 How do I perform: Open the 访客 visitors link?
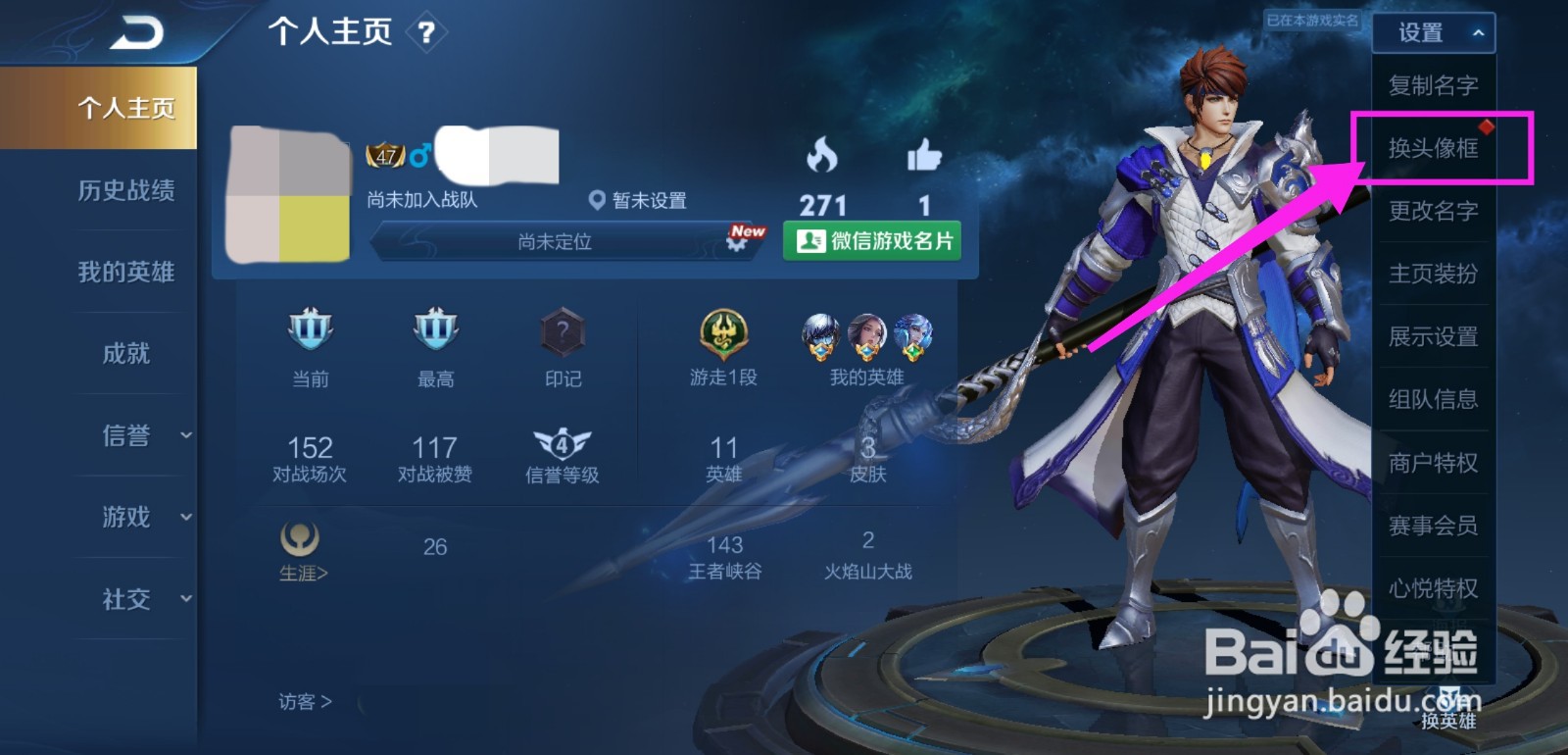pos(304,702)
